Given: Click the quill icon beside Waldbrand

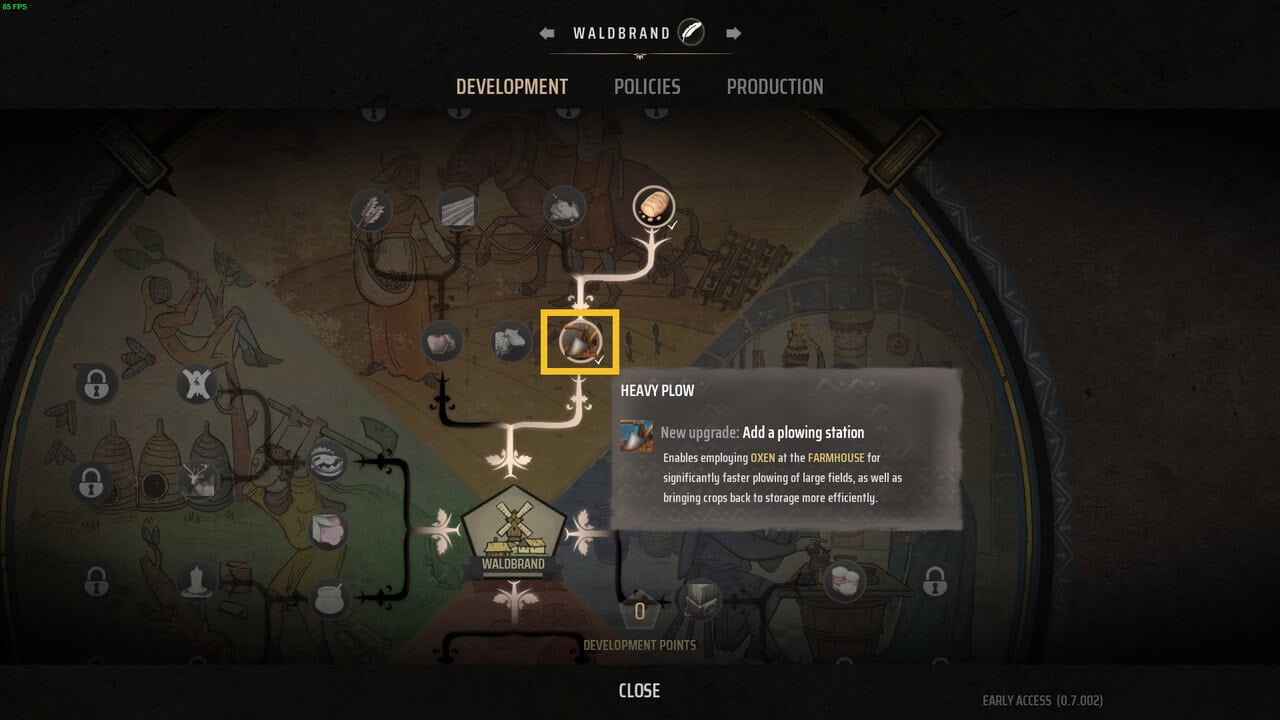Looking at the screenshot, I should (691, 33).
